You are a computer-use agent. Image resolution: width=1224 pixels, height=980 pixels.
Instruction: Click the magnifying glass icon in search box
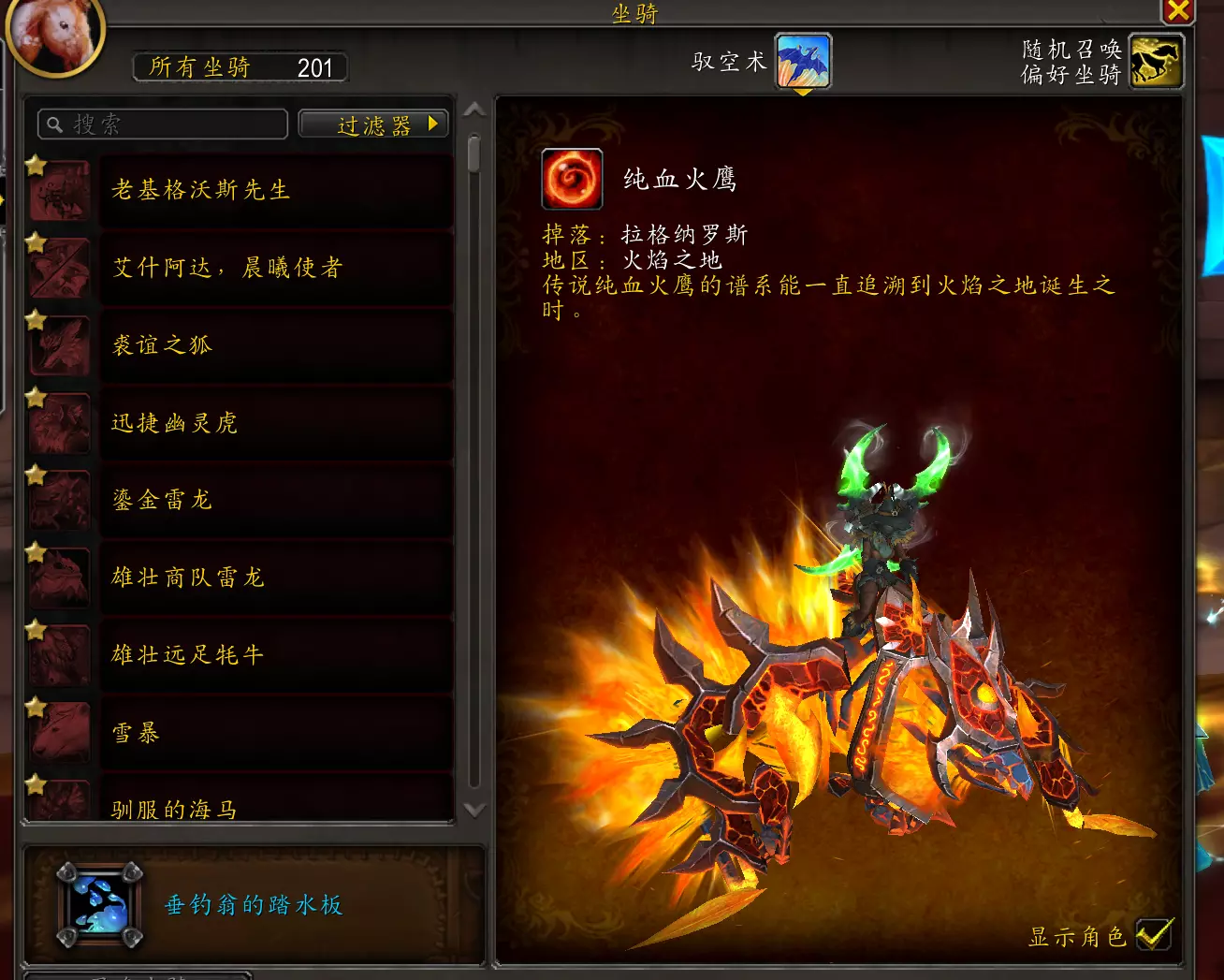coord(53,124)
